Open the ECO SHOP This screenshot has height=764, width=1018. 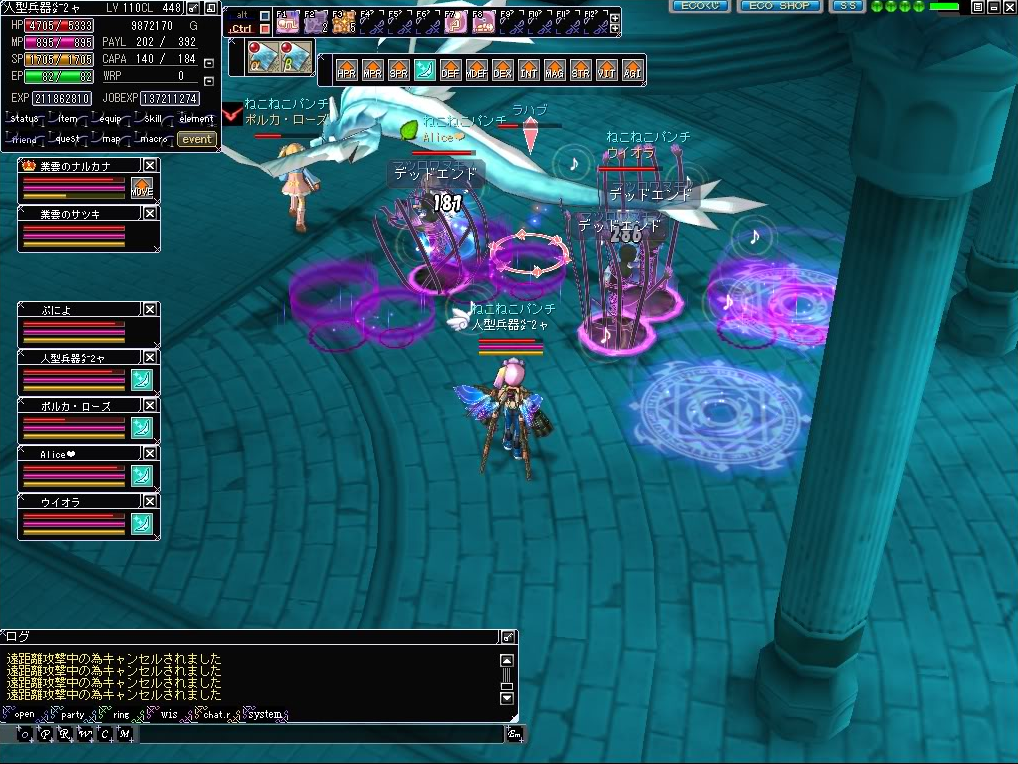click(779, 6)
